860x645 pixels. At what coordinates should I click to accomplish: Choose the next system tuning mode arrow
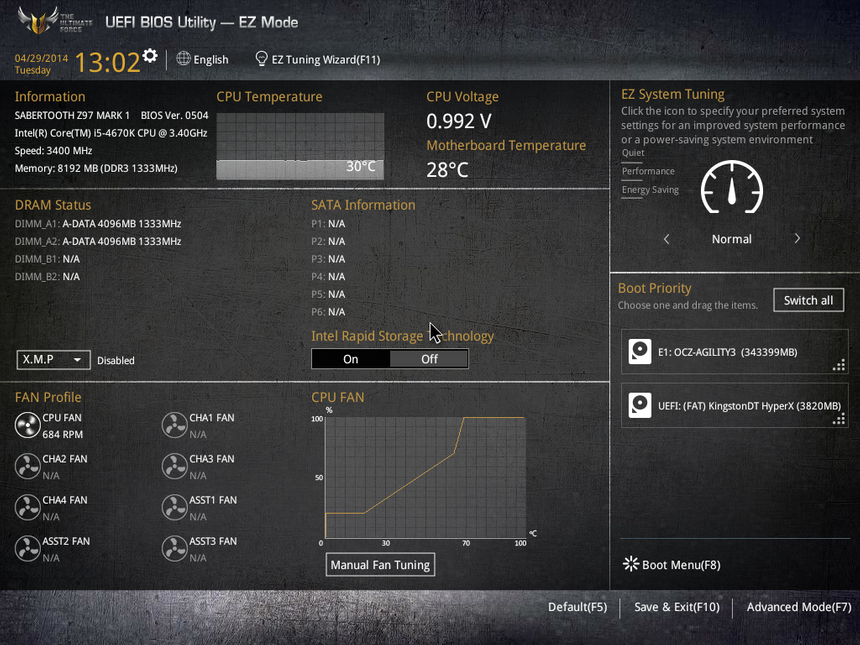pos(797,239)
